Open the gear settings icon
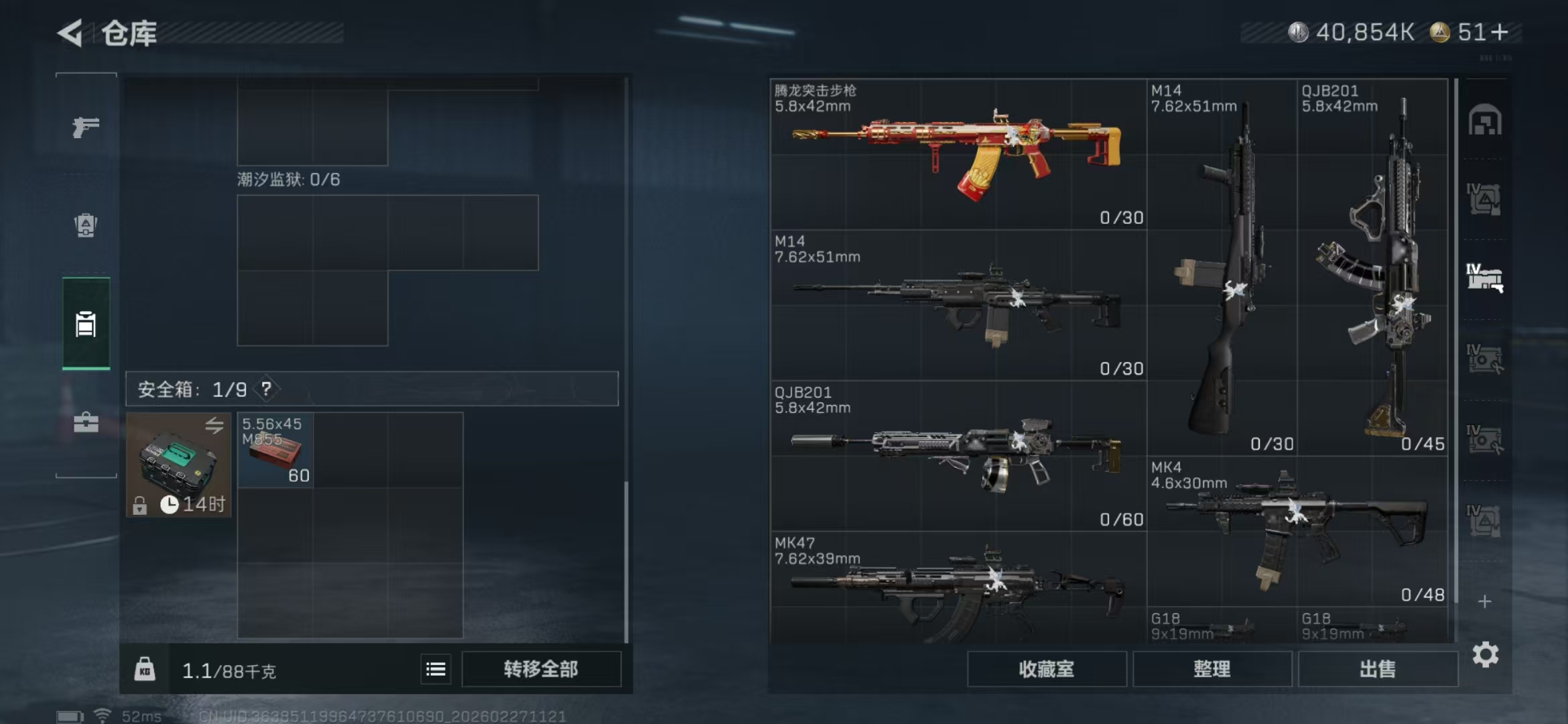The width and height of the screenshot is (1568, 724). [1485, 654]
